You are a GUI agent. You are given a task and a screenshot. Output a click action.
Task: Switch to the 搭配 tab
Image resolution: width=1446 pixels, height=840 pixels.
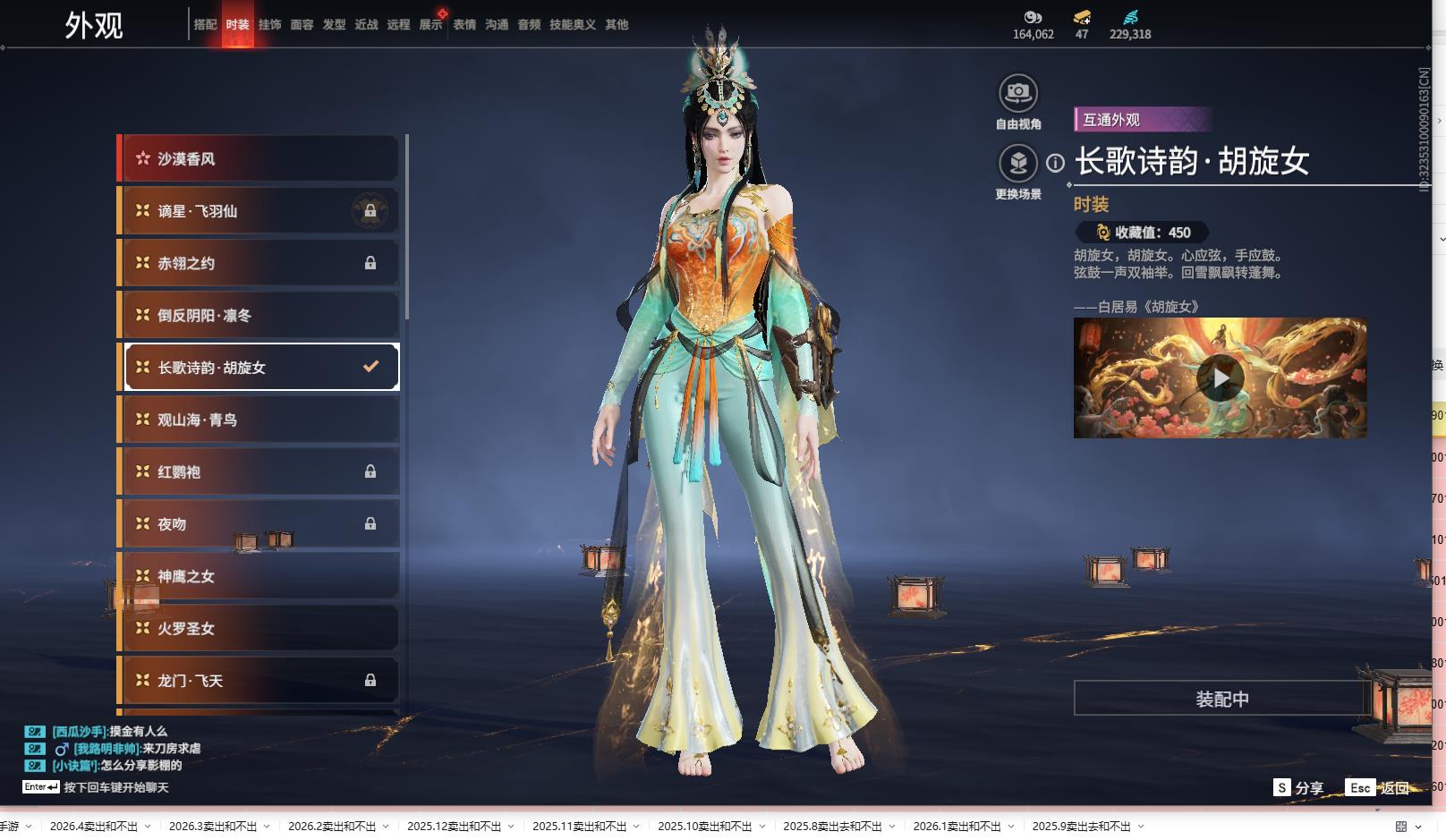pyautogui.click(x=205, y=25)
